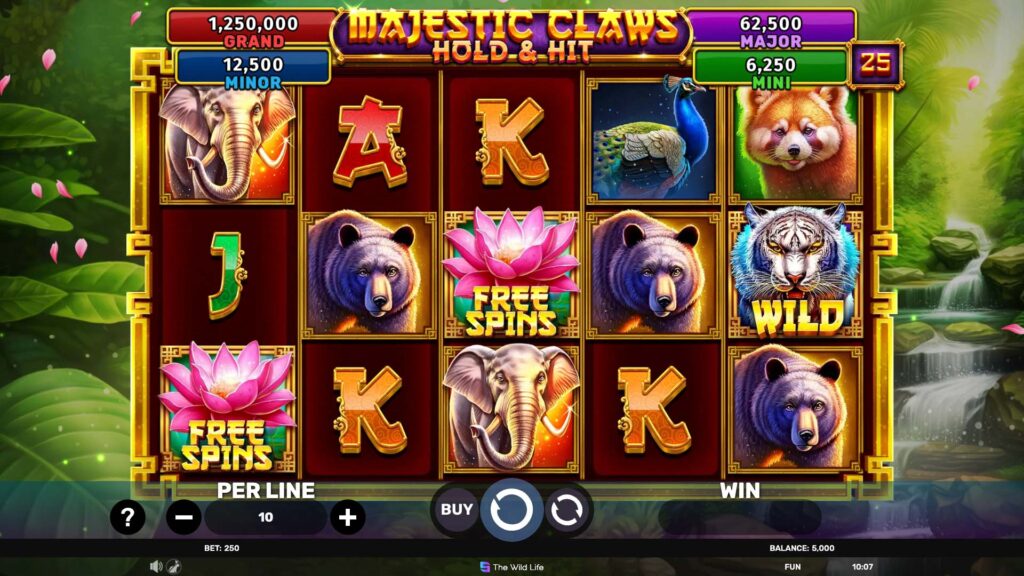Click the icon beside the speaker
Screen dimensions: 1024x576
point(173,566)
